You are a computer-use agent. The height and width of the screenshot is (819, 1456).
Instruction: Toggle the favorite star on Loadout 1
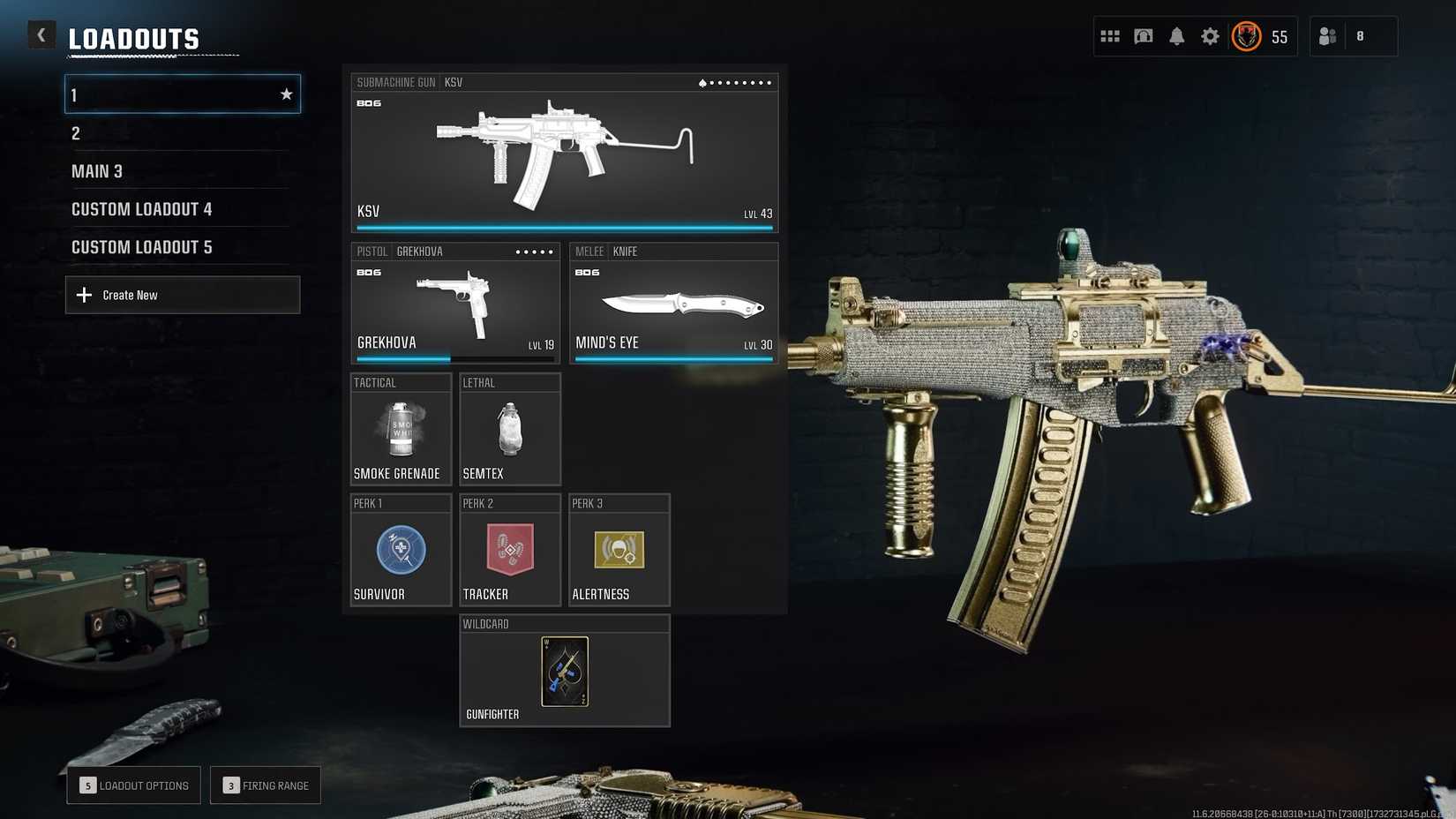click(286, 94)
